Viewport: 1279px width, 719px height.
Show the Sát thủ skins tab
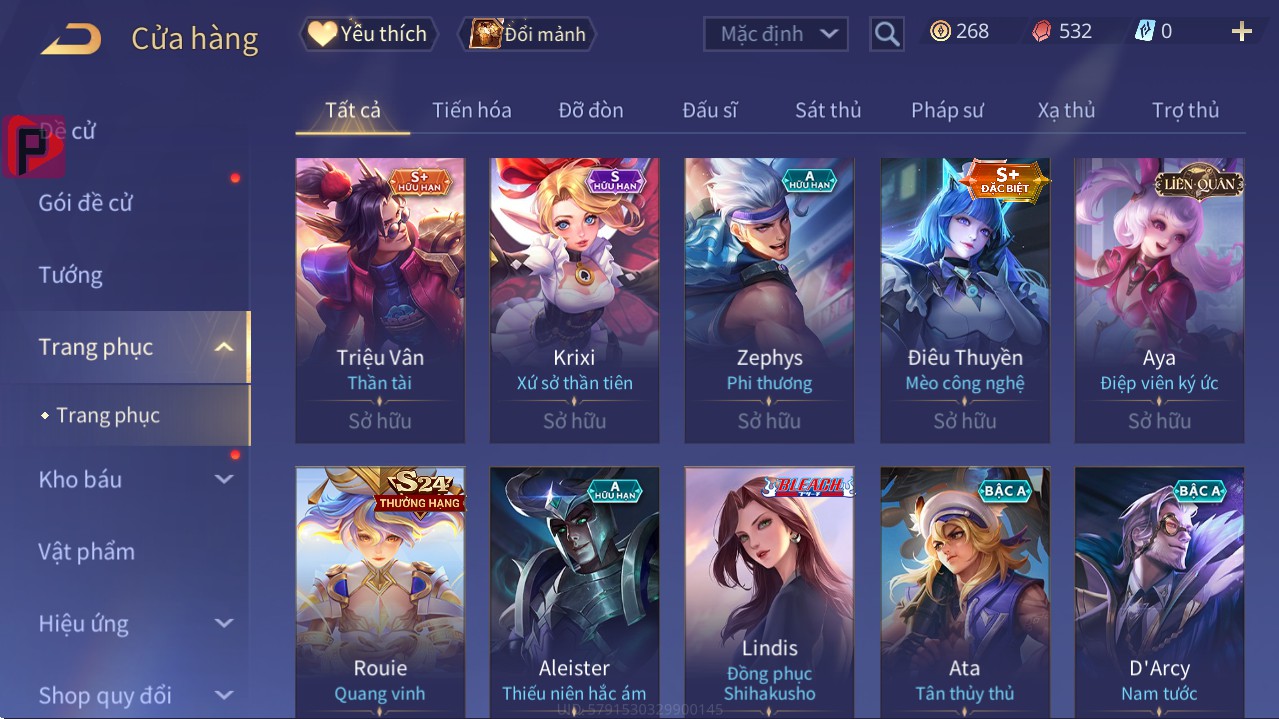point(828,110)
